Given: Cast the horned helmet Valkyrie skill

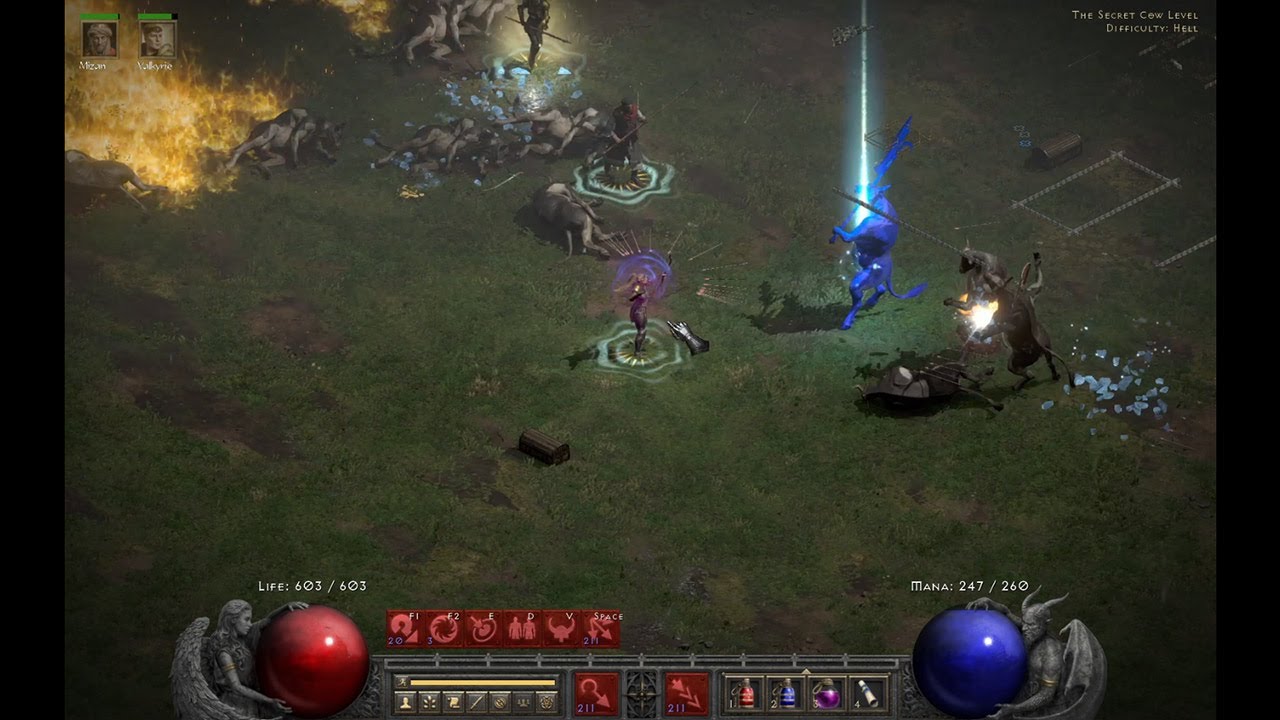Looking at the screenshot, I should pos(562,629).
